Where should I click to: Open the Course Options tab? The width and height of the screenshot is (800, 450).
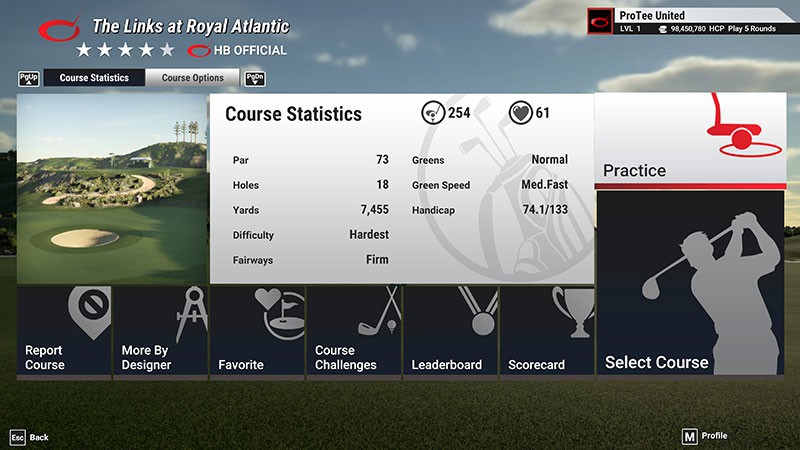pyautogui.click(x=192, y=78)
